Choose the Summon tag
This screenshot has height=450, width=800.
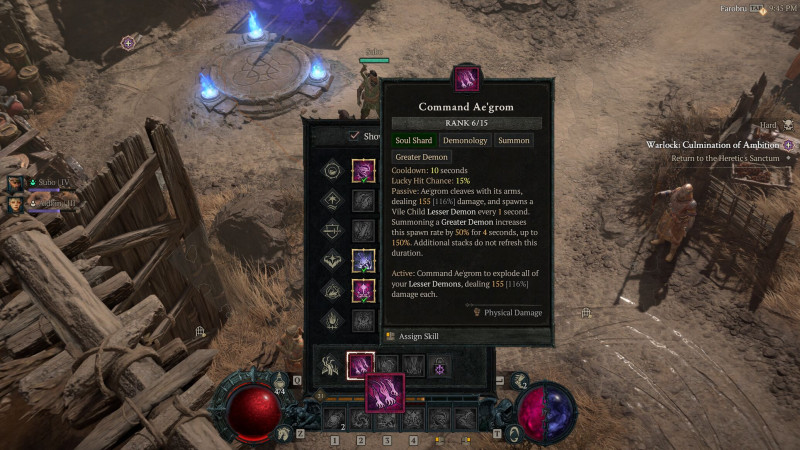tap(513, 141)
